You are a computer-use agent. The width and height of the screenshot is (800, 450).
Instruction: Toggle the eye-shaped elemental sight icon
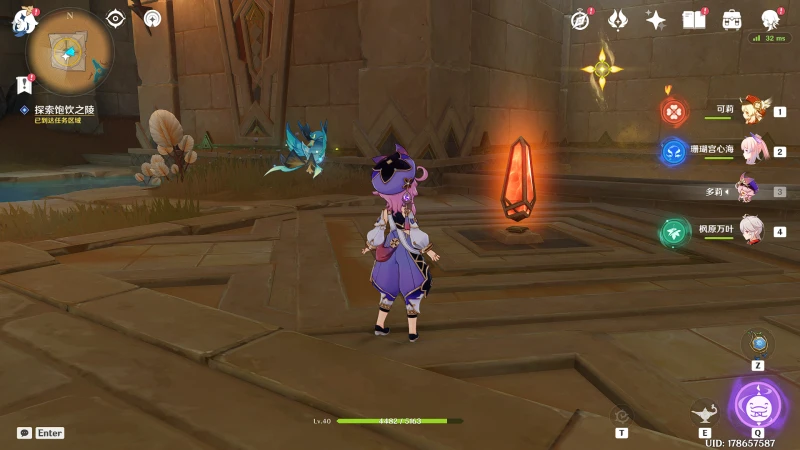115,18
